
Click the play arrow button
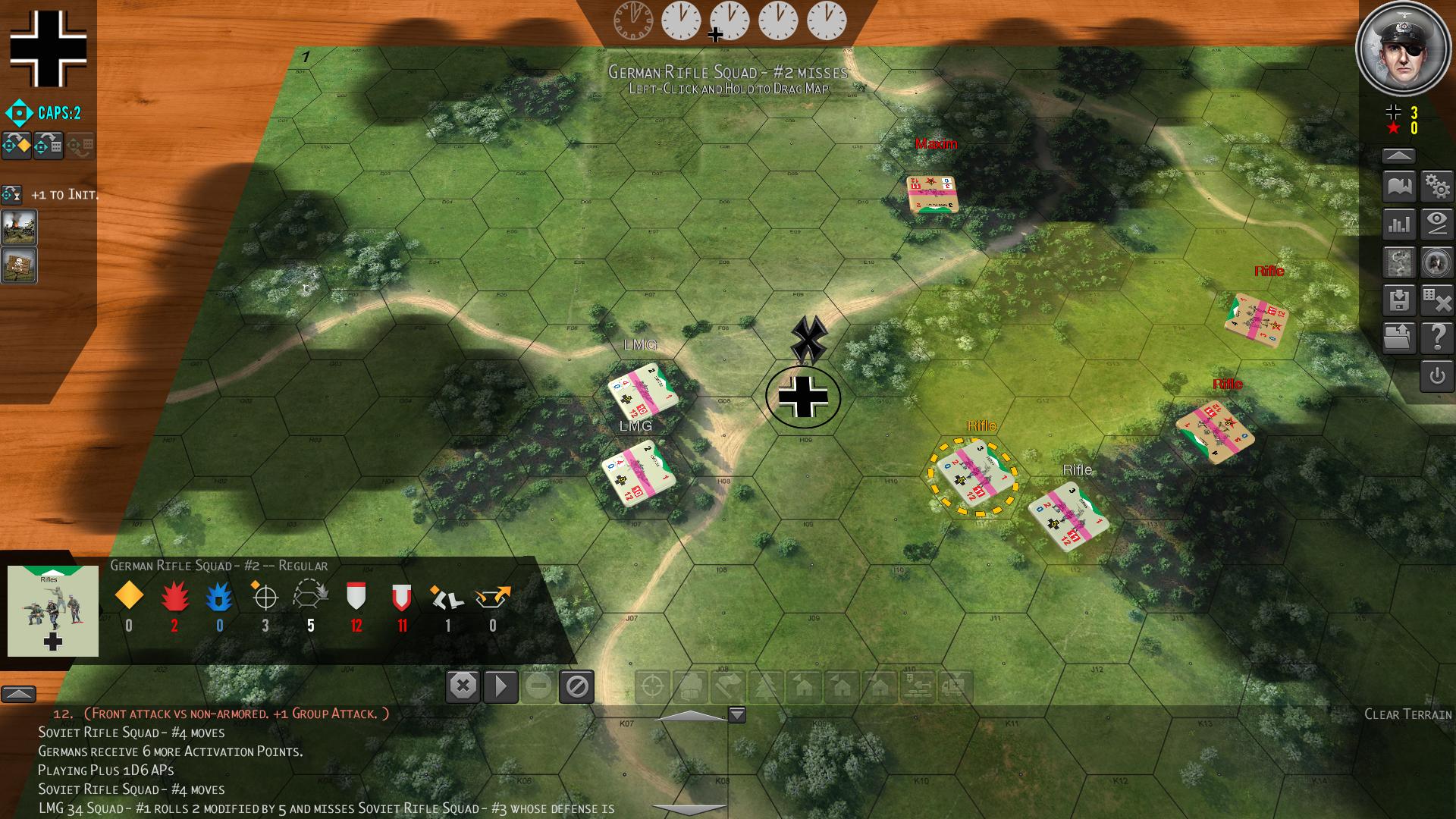(500, 687)
